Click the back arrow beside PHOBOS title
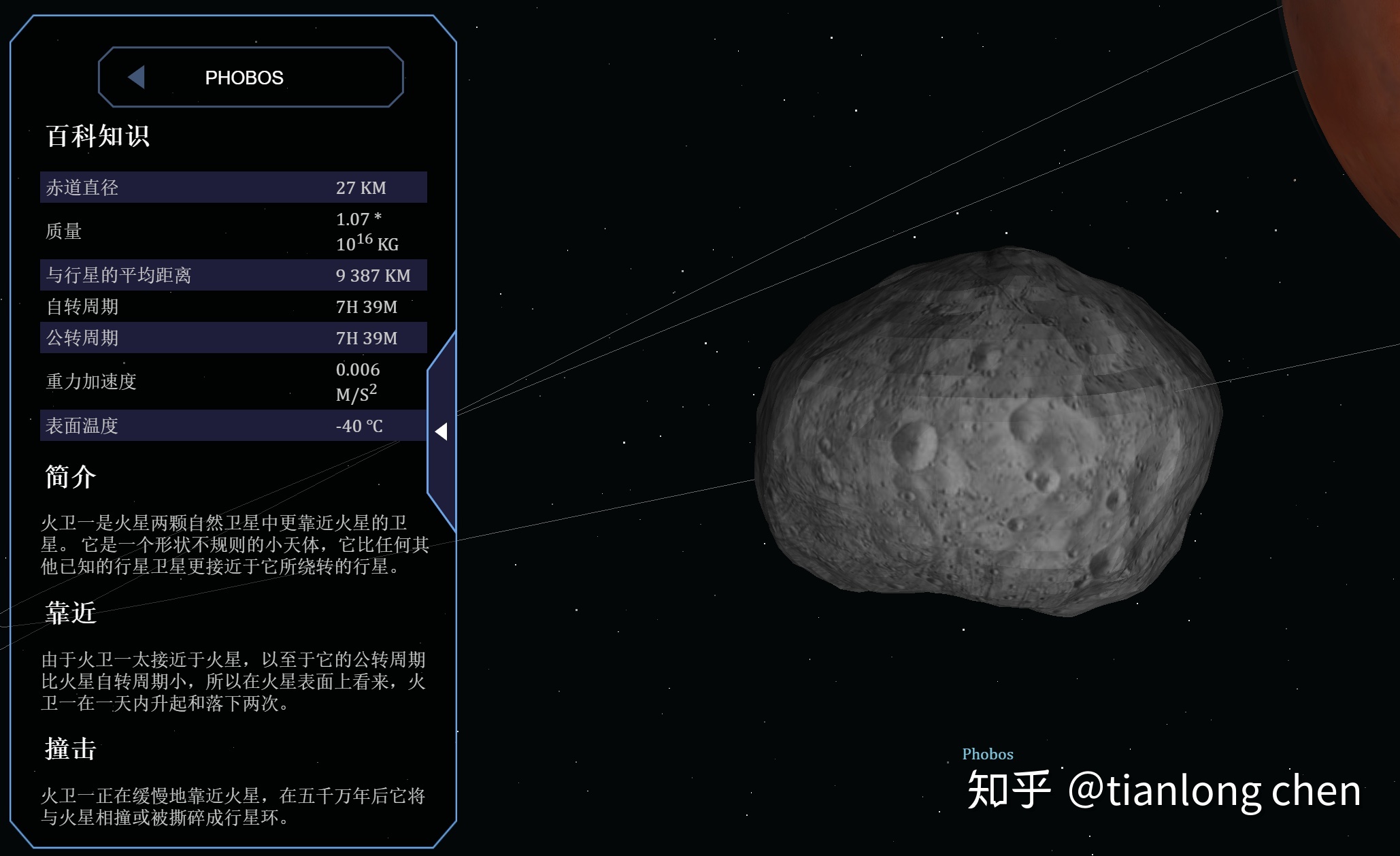 [x=137, y=77]
